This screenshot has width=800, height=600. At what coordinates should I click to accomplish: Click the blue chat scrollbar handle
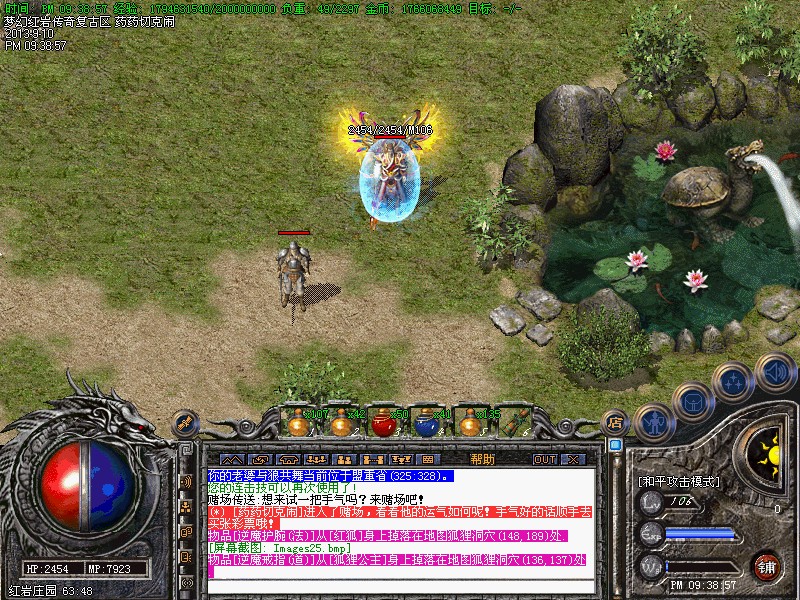point(615,444)
